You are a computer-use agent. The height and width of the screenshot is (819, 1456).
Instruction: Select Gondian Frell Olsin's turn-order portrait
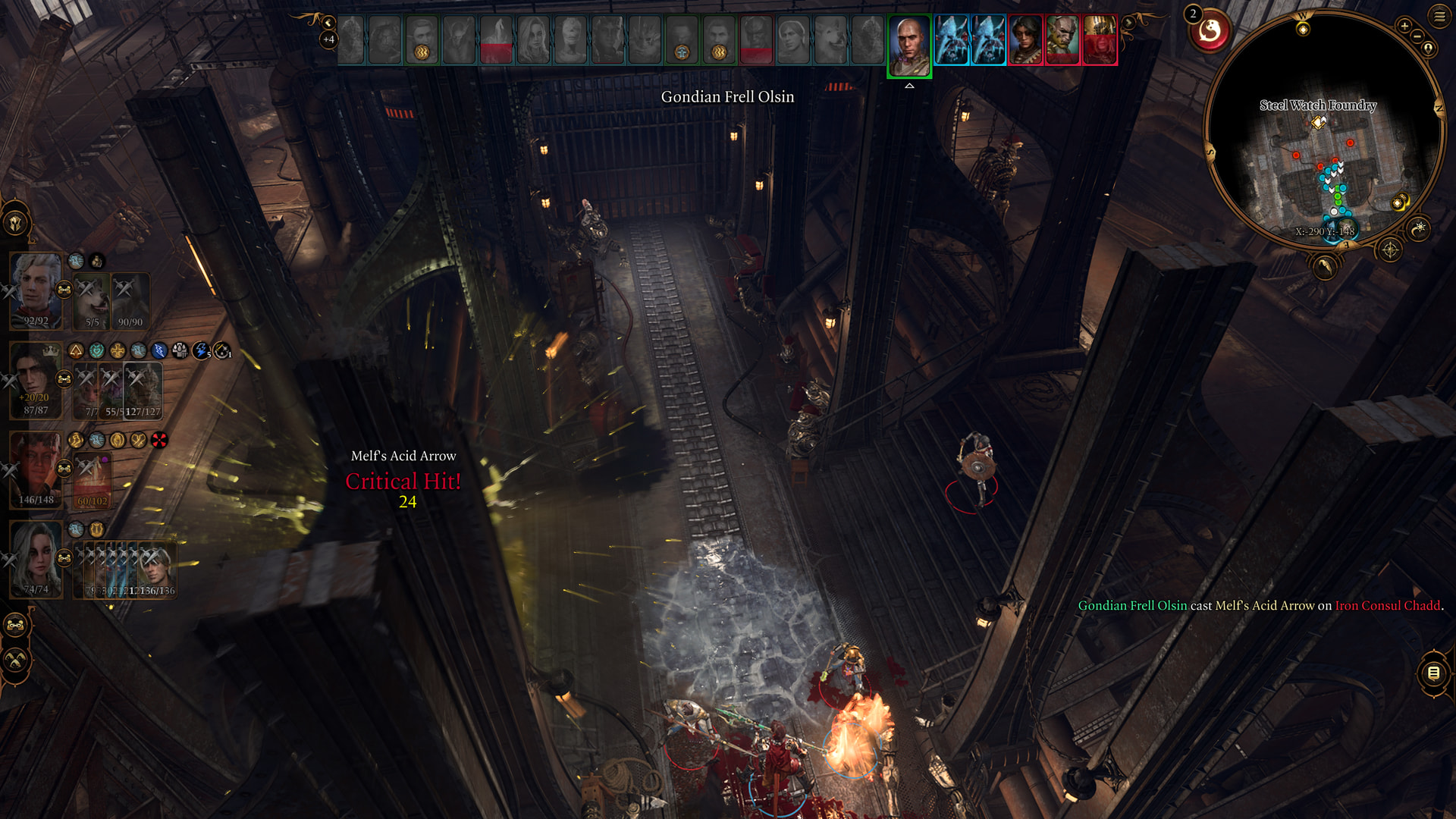909,45
